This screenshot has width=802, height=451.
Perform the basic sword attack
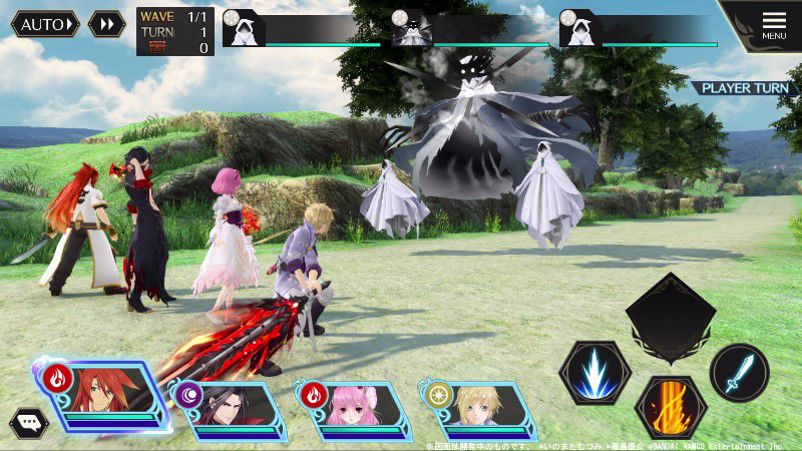(739, 373)
